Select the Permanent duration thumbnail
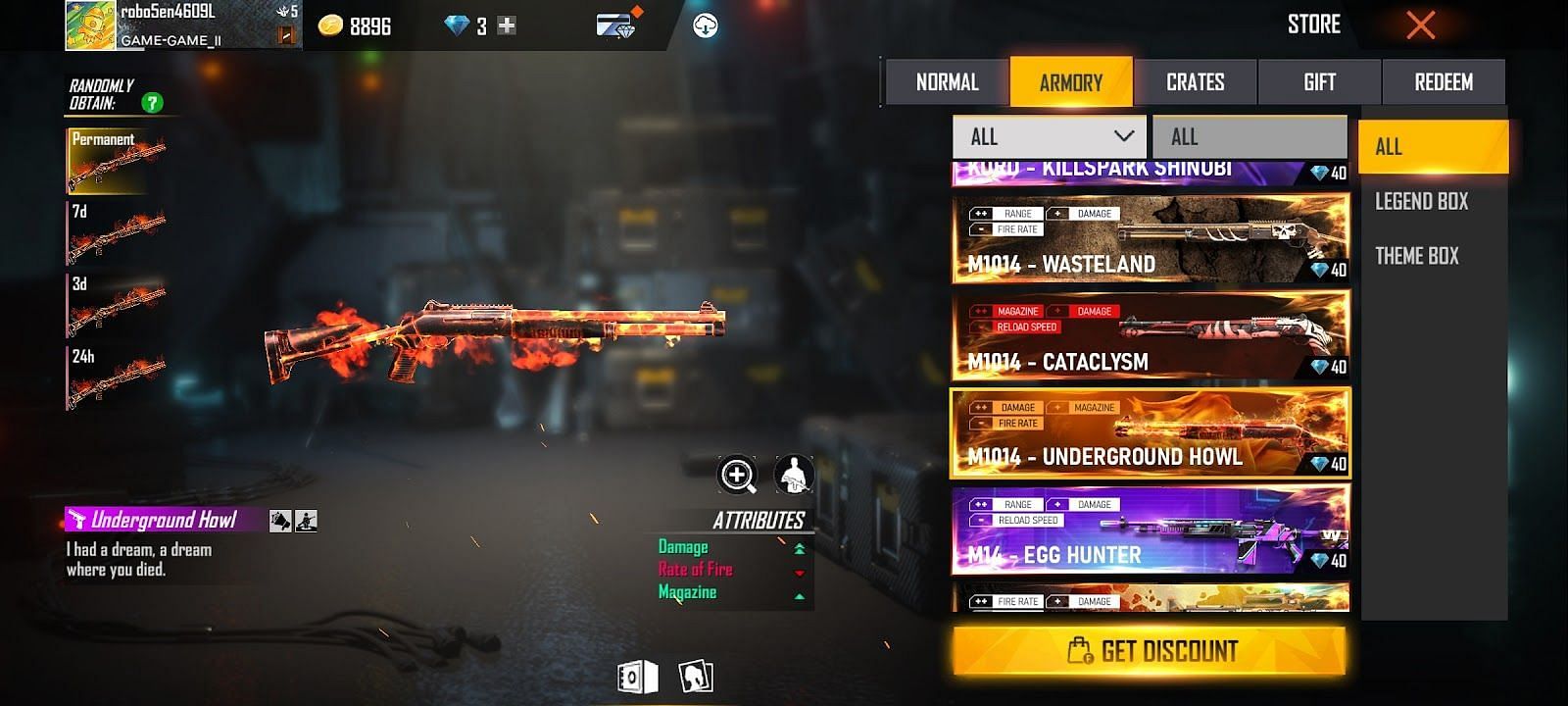Image resolution: width=1568 pixels, height=706 pixels. pyautogui.click(x=116, y=161)
